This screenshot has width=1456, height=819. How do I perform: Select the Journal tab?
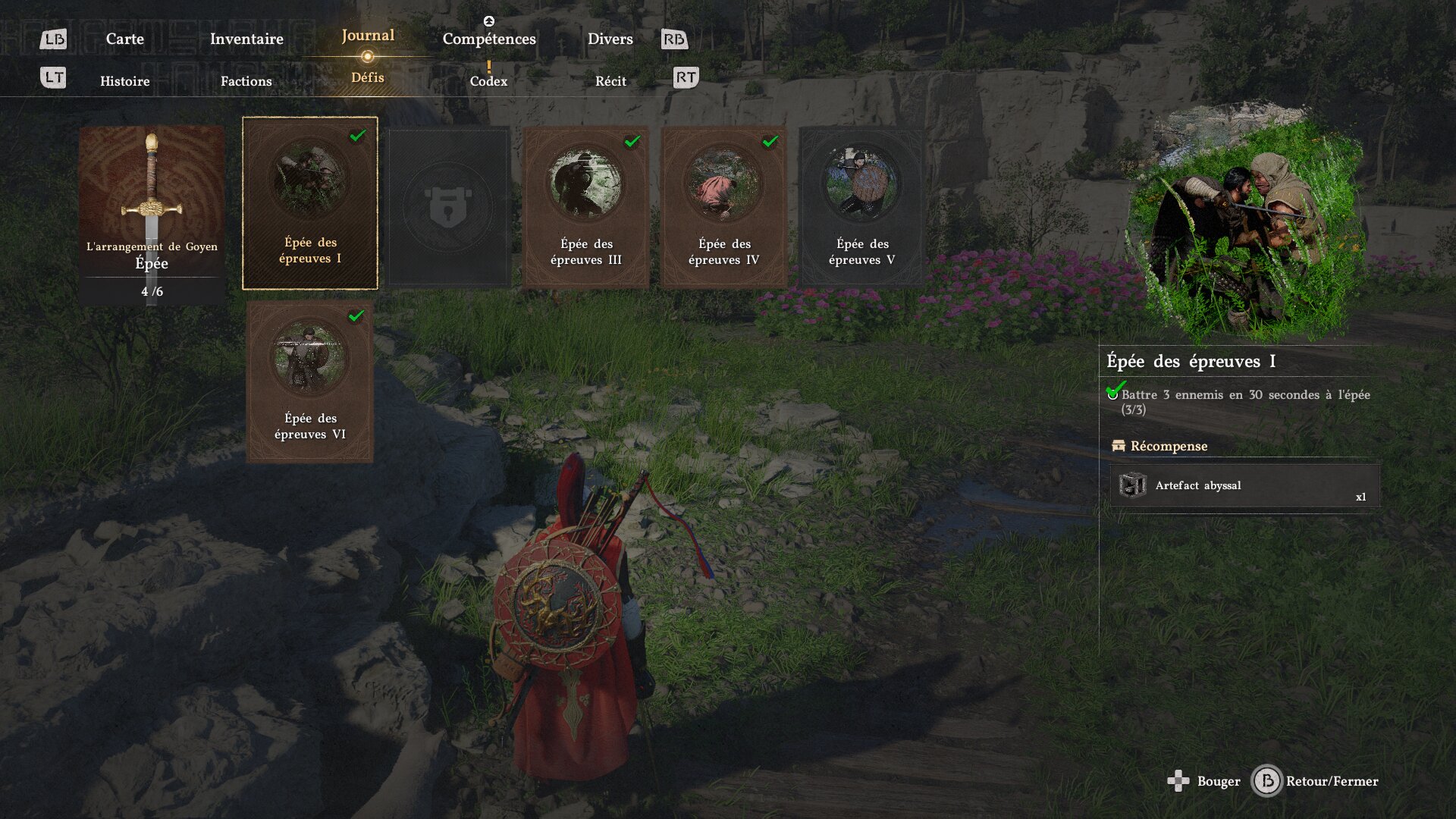368,36
